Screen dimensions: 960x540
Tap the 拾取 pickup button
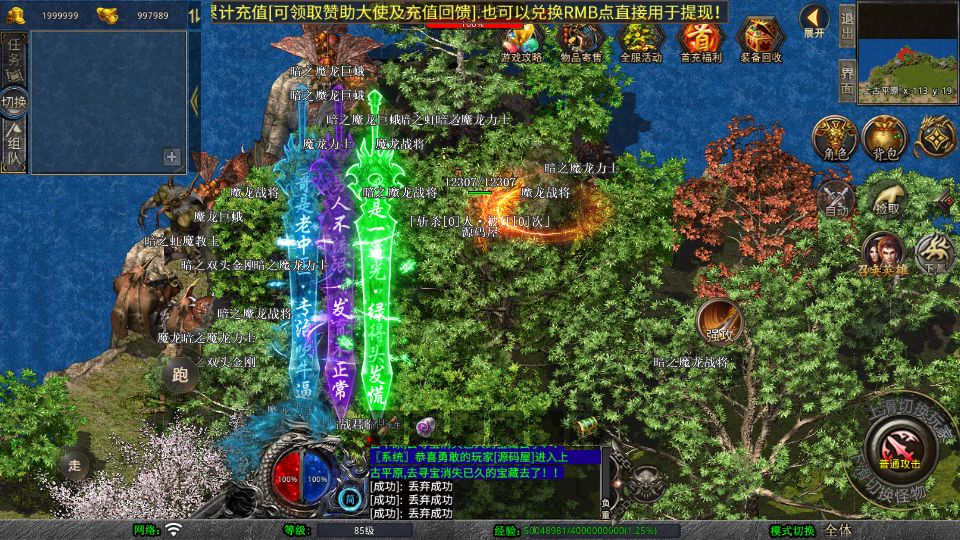click(886, 198)
